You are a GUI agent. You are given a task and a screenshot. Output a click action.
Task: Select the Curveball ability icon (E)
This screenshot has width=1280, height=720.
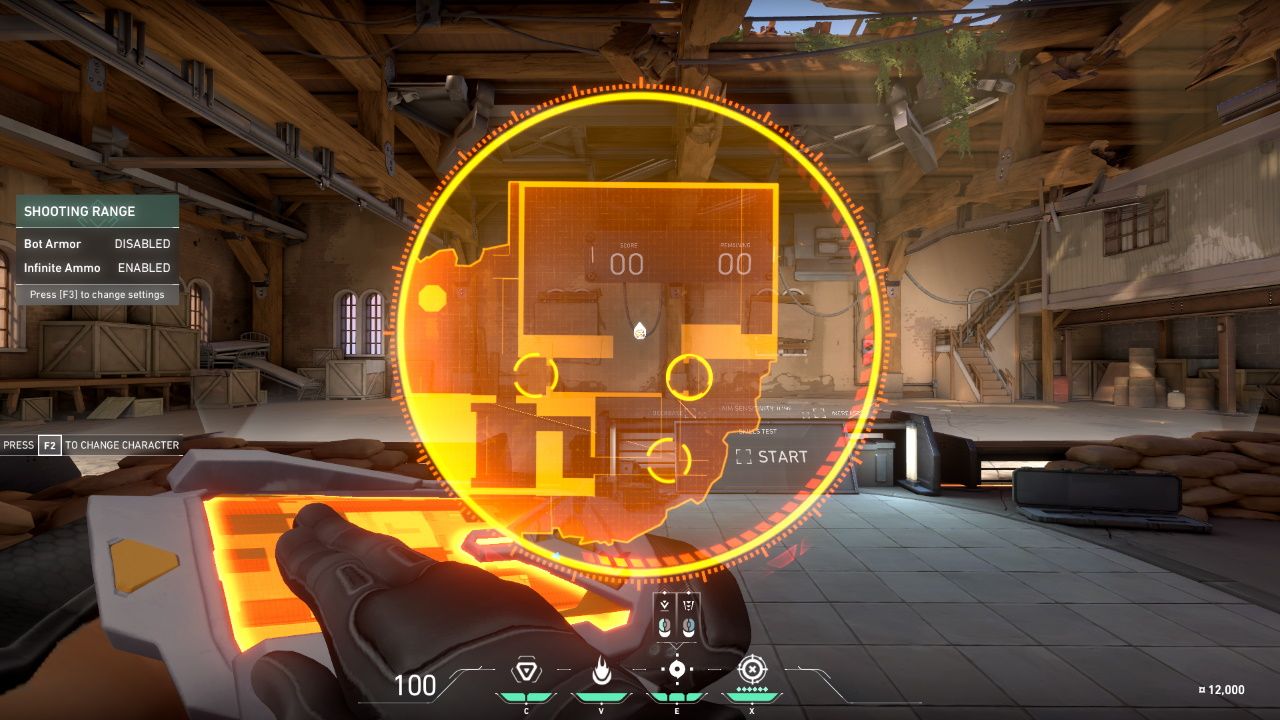pyautogui.click(x=678, y=669)
